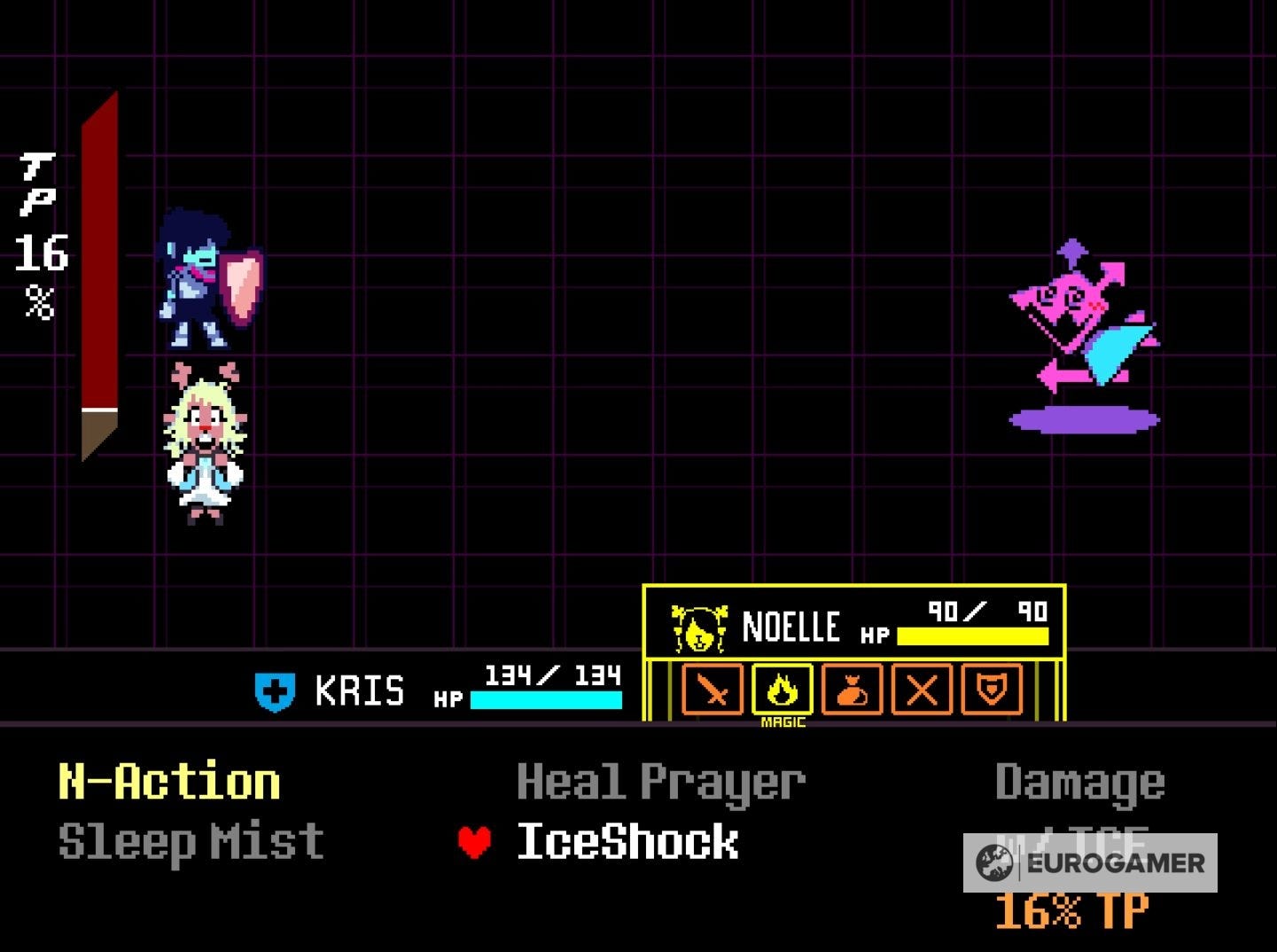The height and width of the screenshot is (952, 1277).
Task: Select the N-Action option
Action: [x=167, y=781]
